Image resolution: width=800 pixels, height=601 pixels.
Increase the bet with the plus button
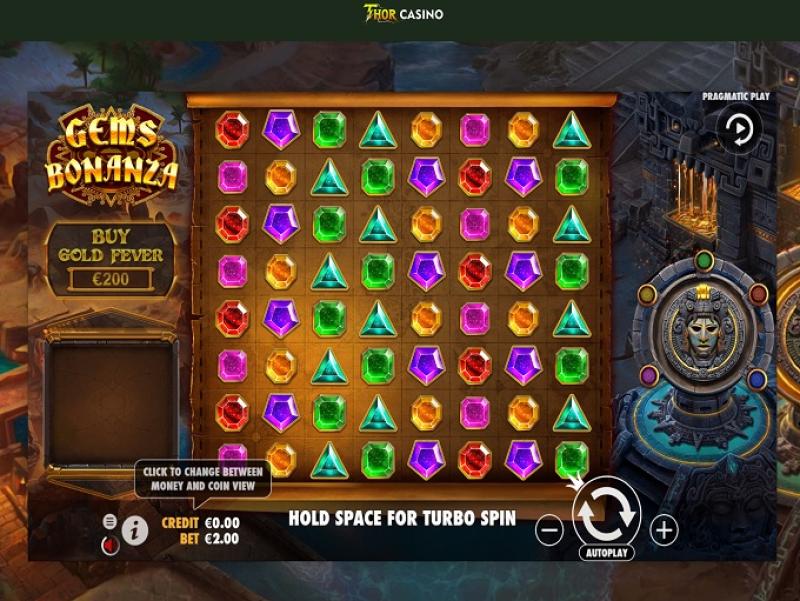click(x=664, y=530)
